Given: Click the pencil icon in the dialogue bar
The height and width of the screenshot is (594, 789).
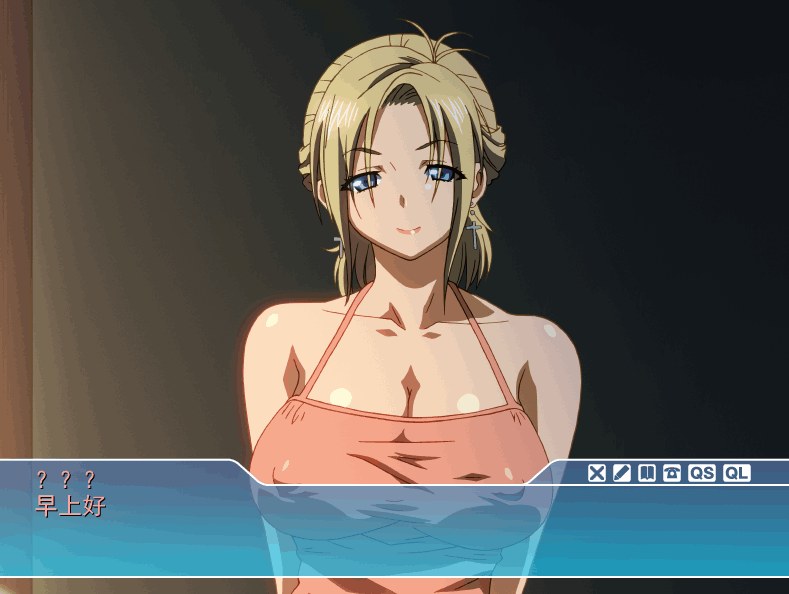Looking at the screenshot, I should click(622, 473).
